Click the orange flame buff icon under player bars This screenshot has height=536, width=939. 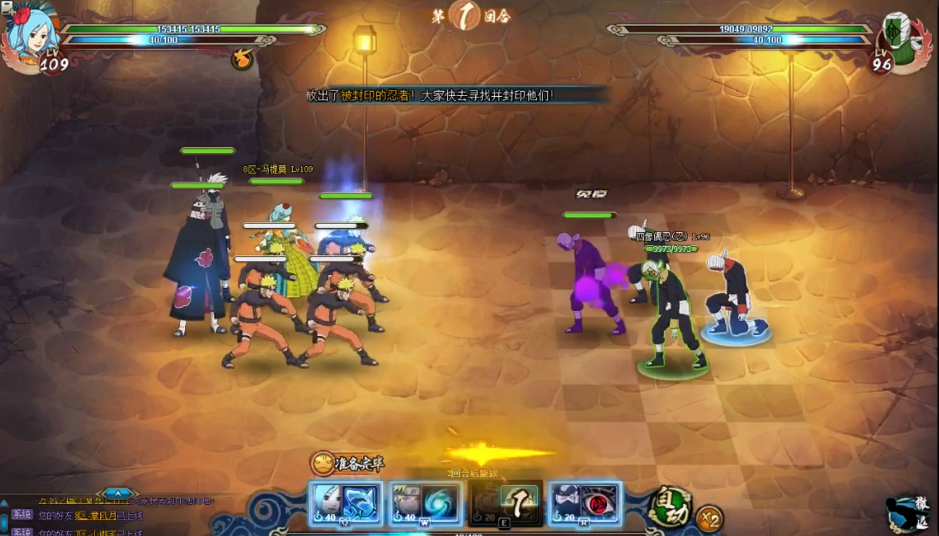click(x=241, y=60)
